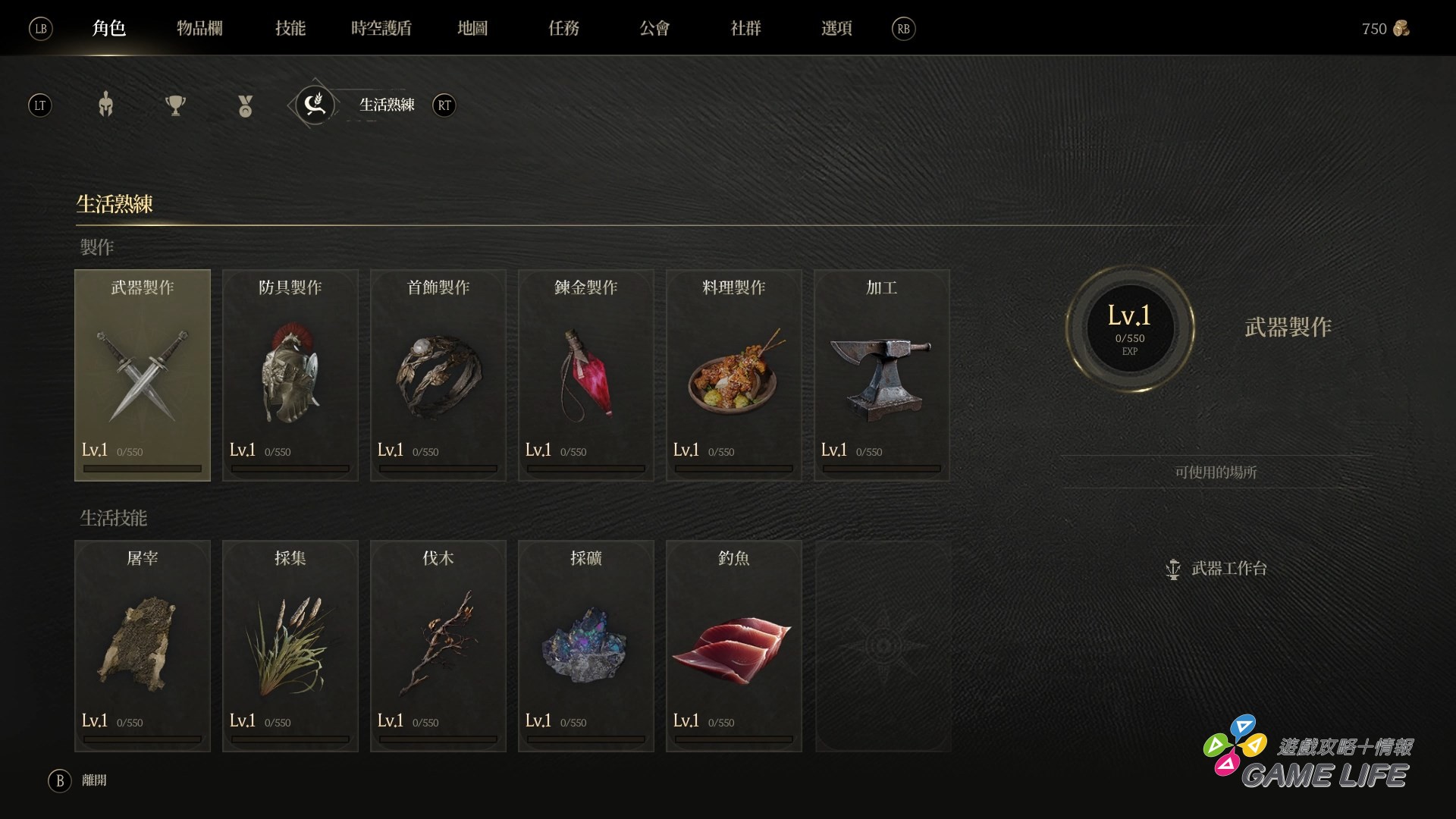Viewport: 1456px width, 819px height.
Task: Select the 首飾製作 jewelry crafting card
Action: click(x=438, y=375)
